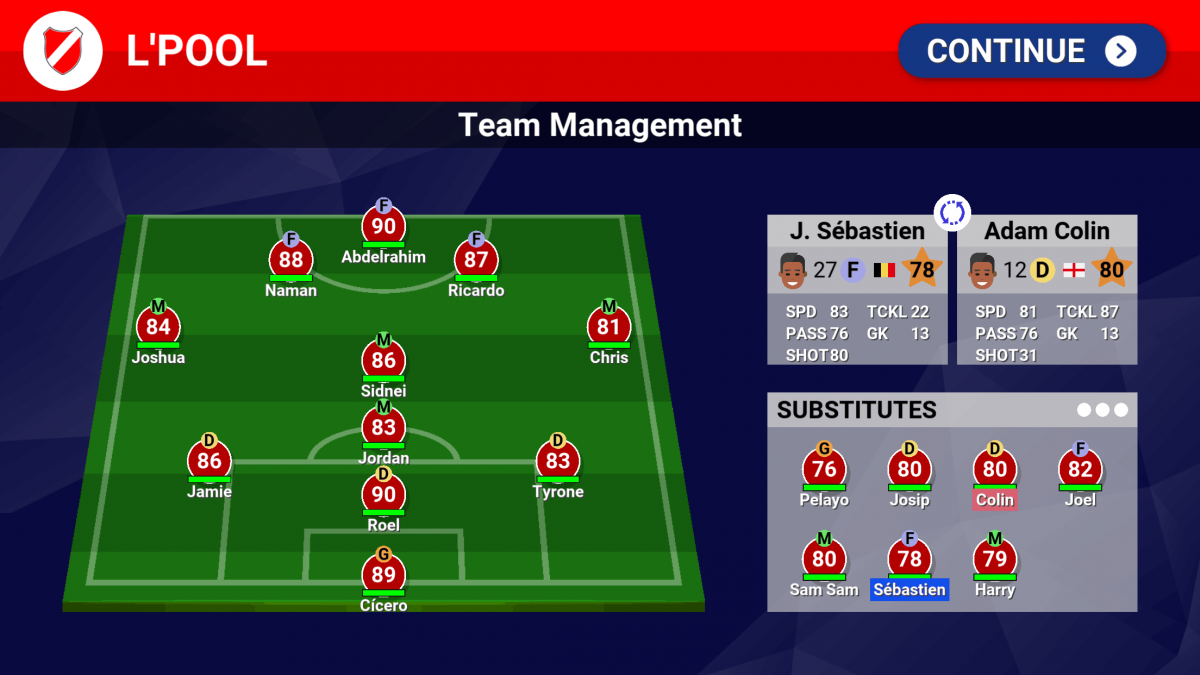Choose substitute midfielder Harry

pyautogui.click(x=995, y=560)
